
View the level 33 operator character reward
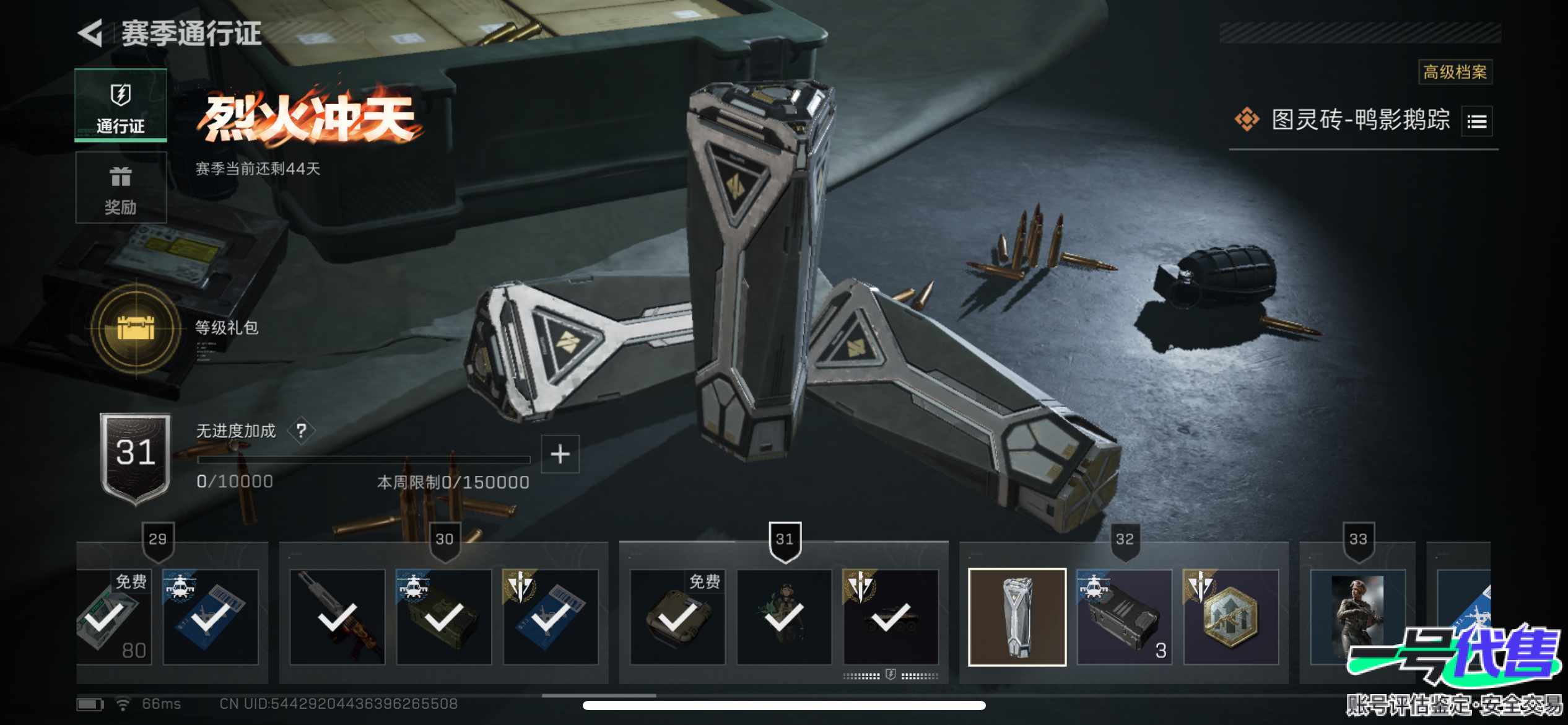[1357, 617]
